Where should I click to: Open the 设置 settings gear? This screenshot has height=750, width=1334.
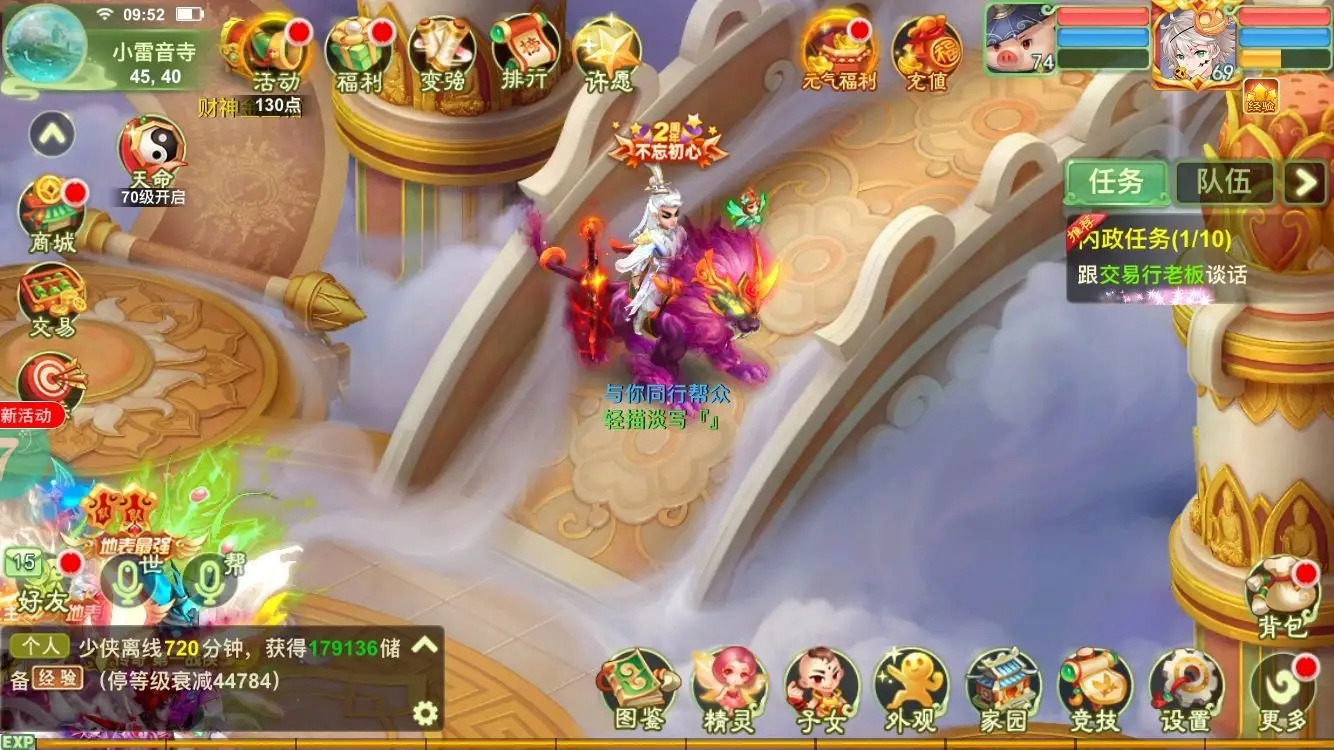[x=1186, y=690]
